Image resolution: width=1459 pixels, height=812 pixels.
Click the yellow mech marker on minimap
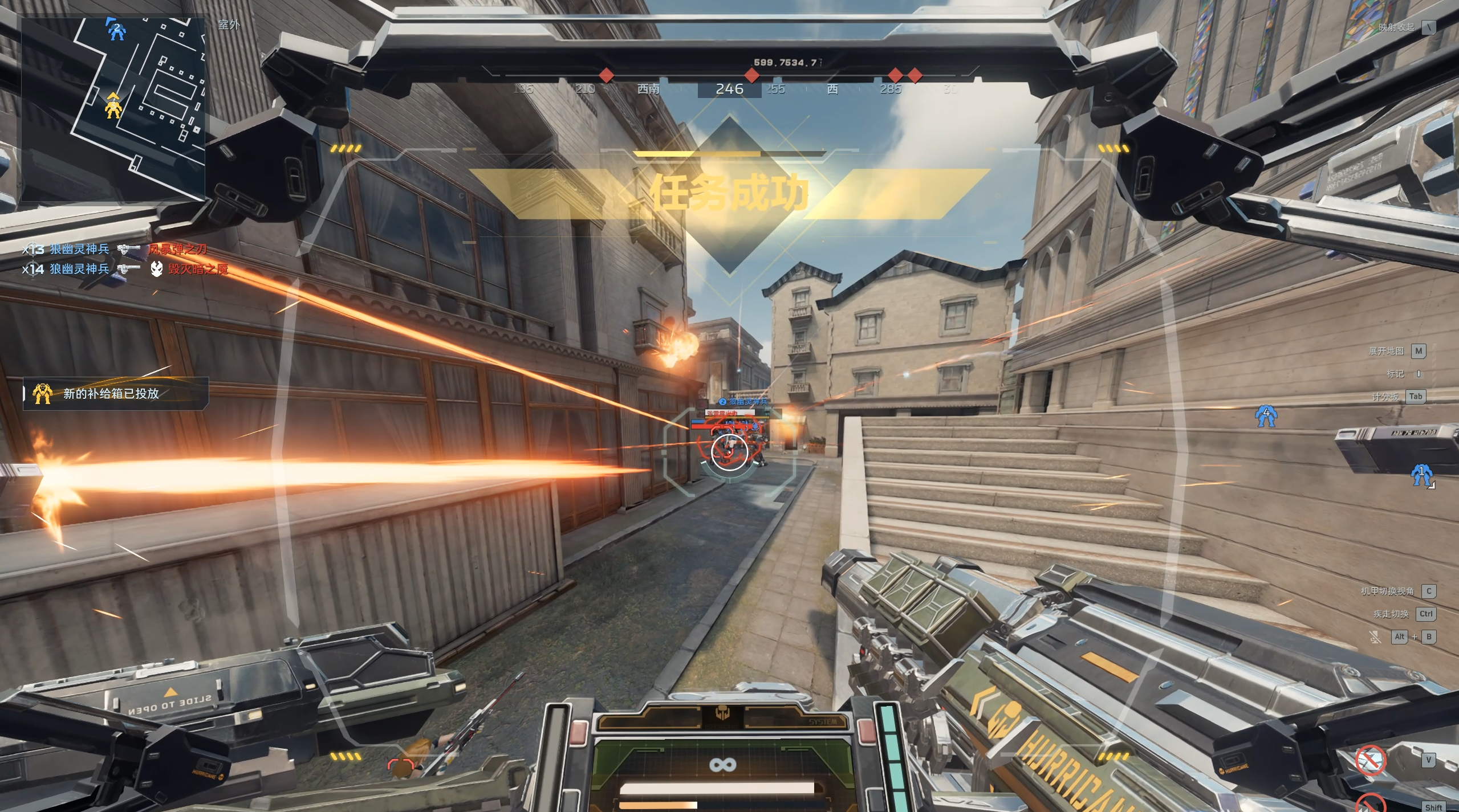point(113,106)
